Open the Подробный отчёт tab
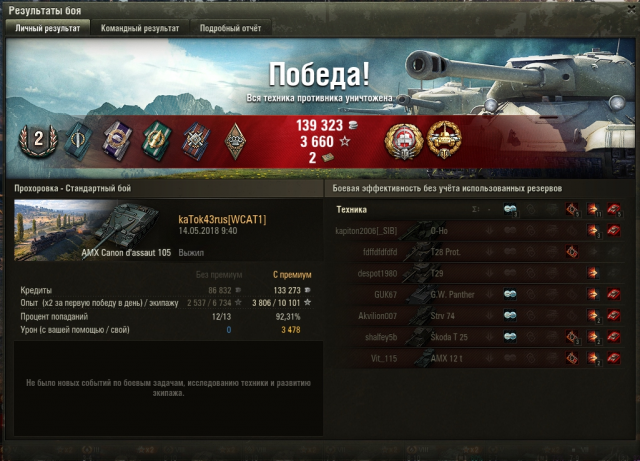Image resolution: width=640 pixels, height=461 pixels. pyautogui.click(x=229, y=28)
